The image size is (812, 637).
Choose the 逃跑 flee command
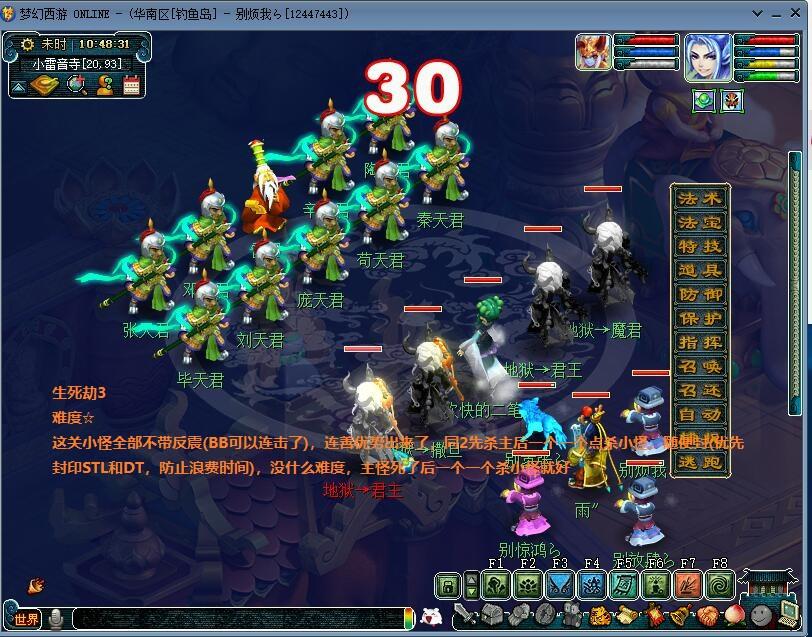tap(699, 462)
